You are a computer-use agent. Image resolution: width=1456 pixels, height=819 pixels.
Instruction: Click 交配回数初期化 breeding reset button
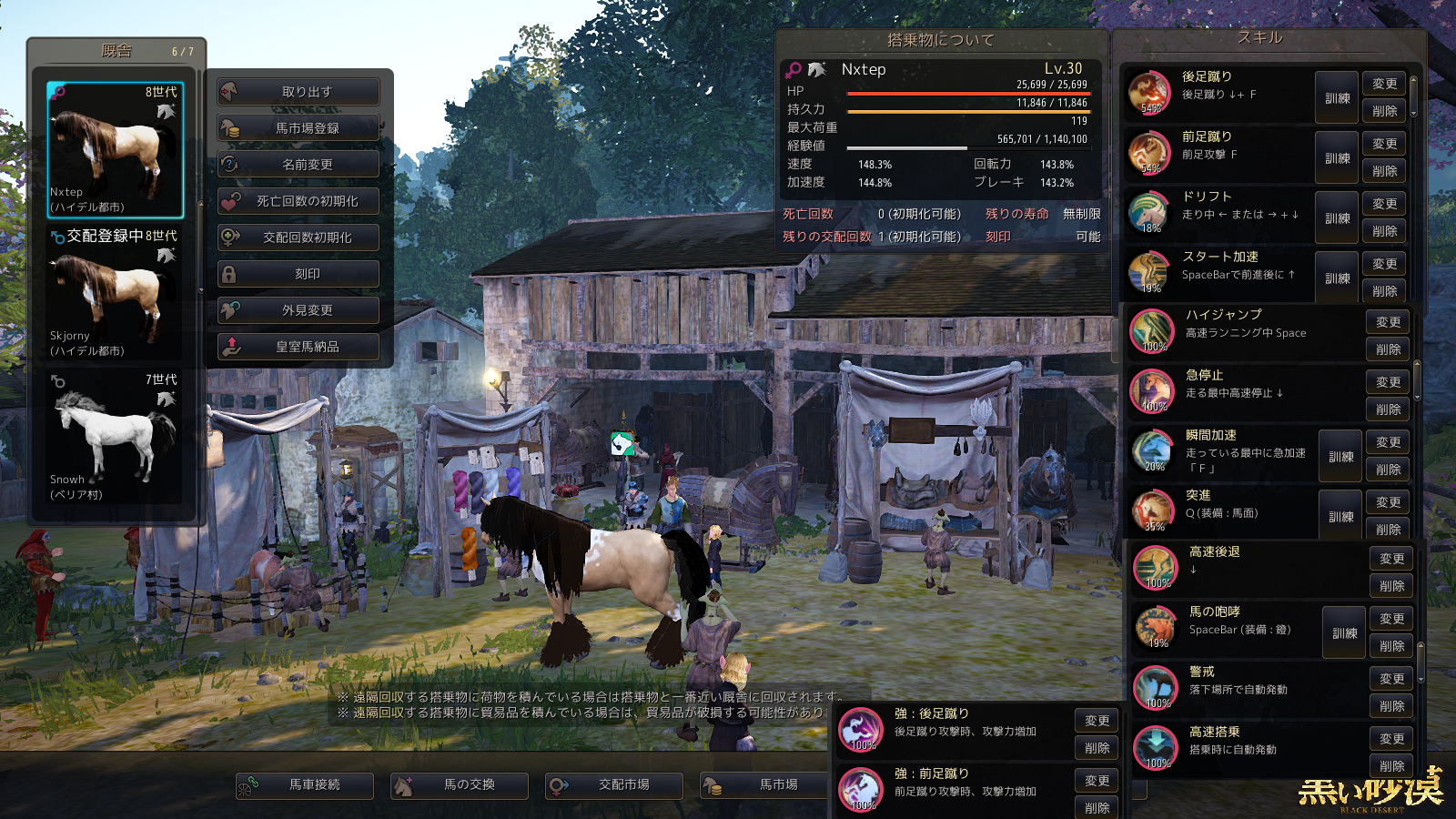(298, 238)
